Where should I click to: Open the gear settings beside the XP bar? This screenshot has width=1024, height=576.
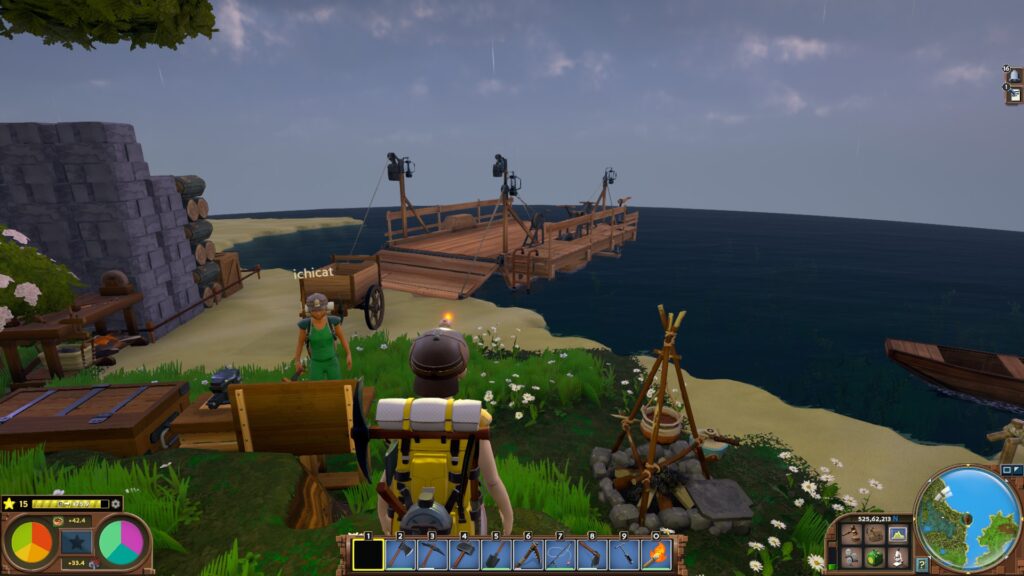116,504
